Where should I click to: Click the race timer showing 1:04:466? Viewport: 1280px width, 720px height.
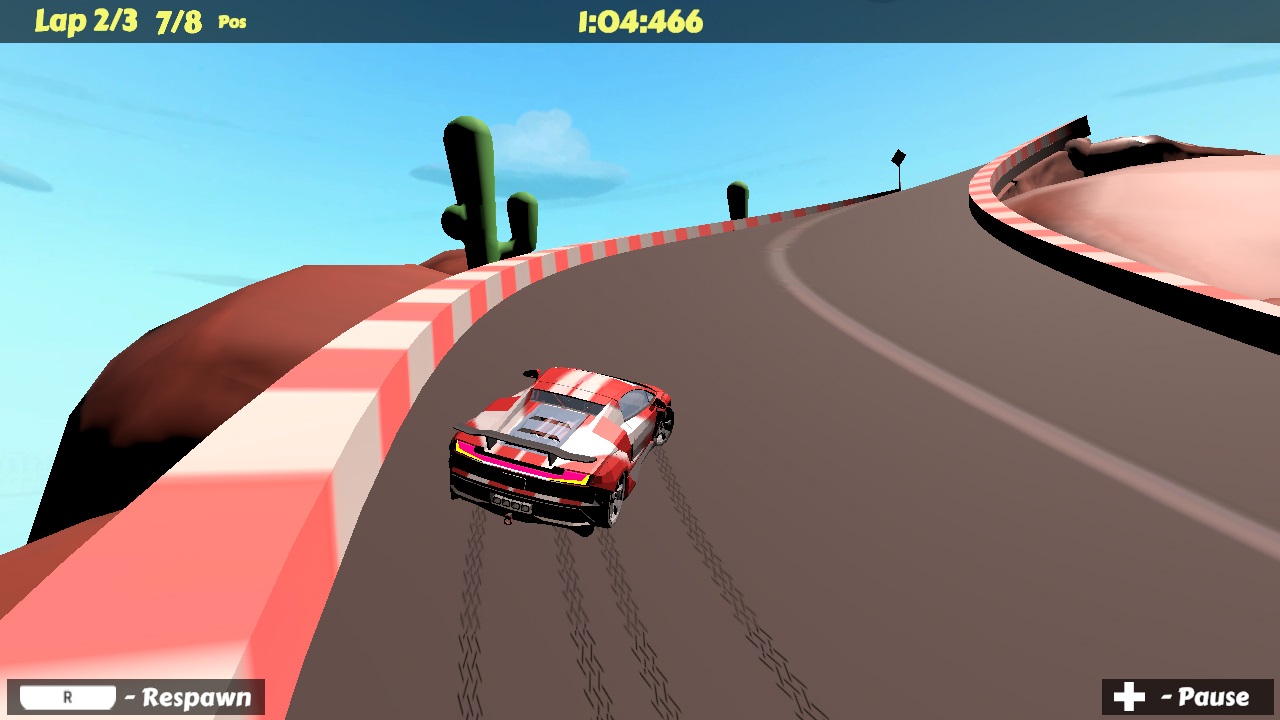coord(640,21)
